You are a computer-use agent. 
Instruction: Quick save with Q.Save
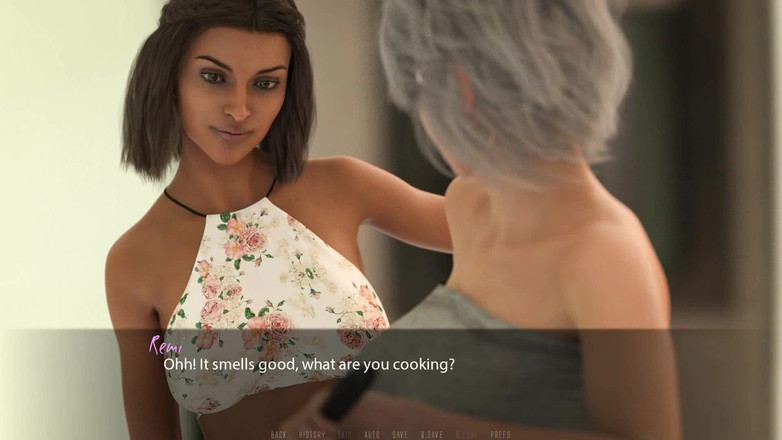click(432, 434)
